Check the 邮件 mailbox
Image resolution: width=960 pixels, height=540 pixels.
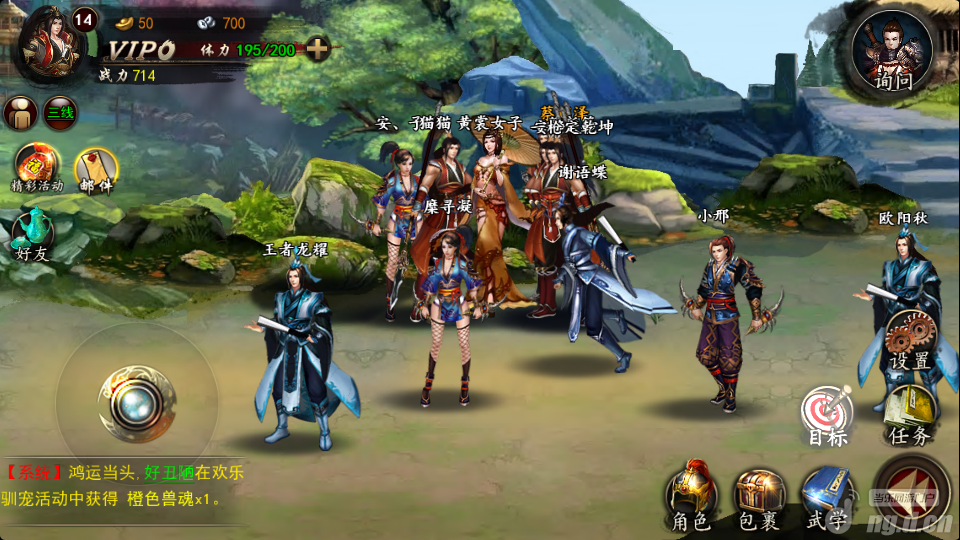(x=97, y=168)
